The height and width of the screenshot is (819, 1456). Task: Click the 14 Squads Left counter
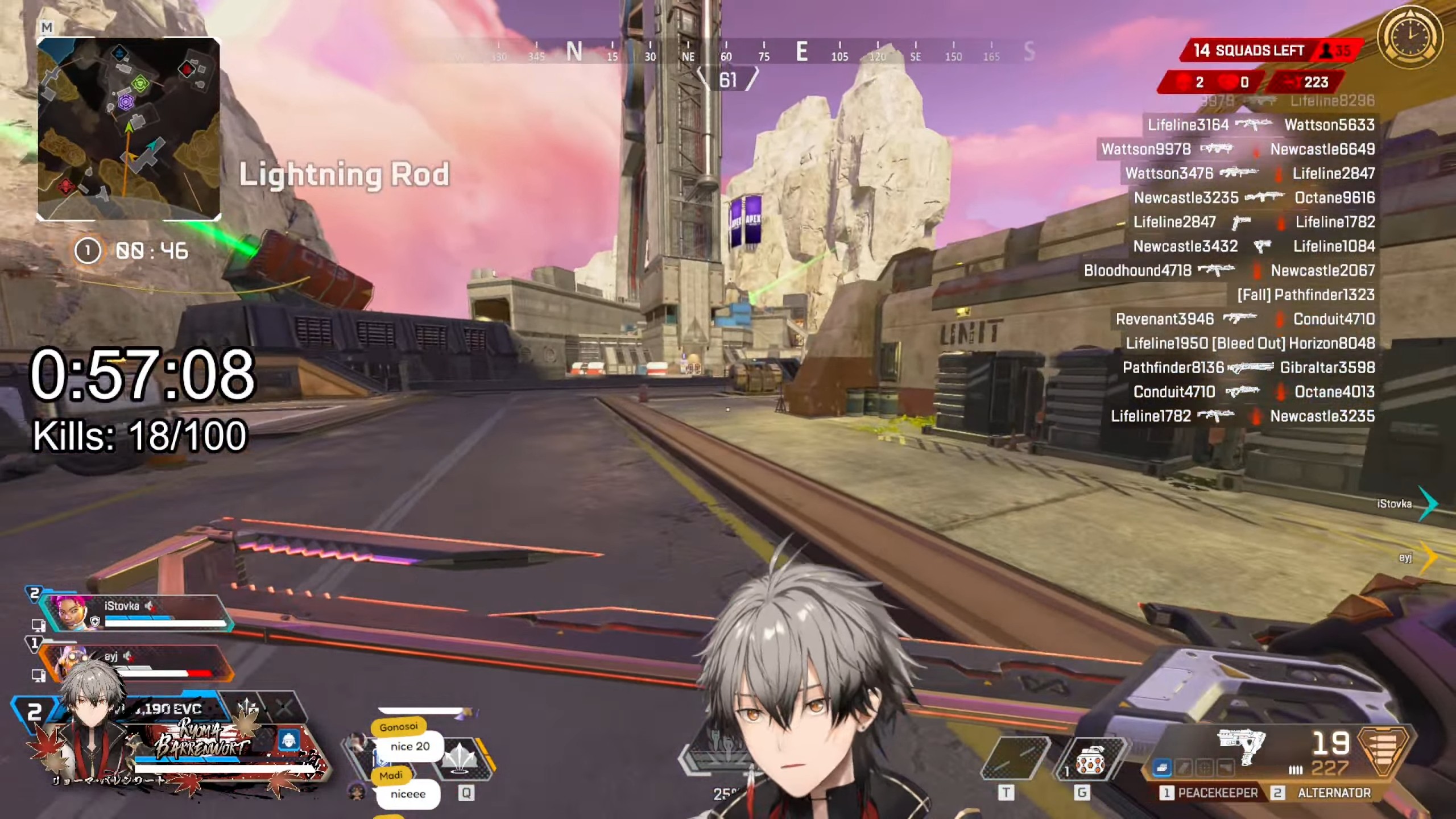pos(1248,51)
